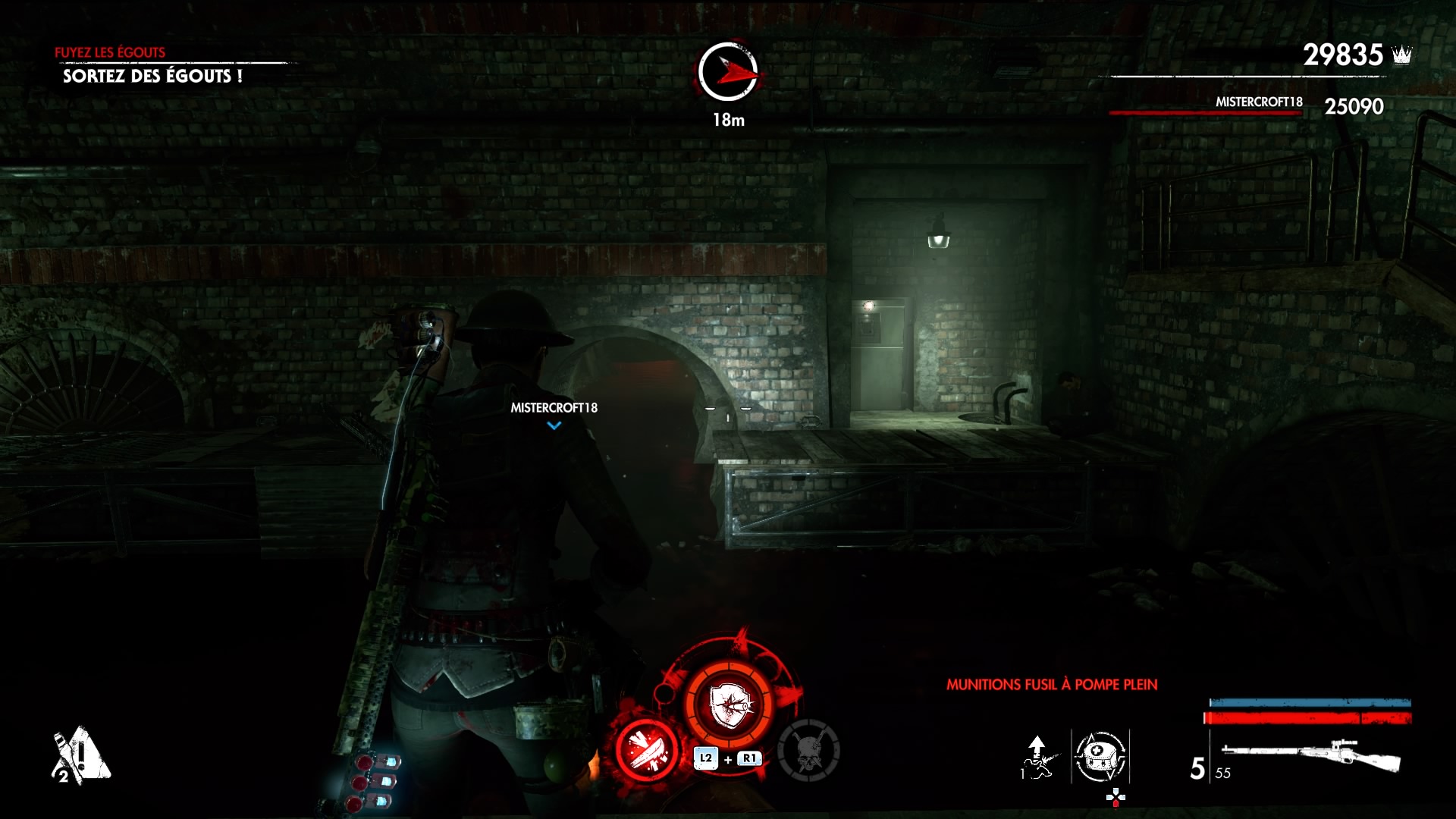Click the MISTERCROFT18 nametag marker
The width and height of the screenshot is (1456, 819).
coord(554,408)
